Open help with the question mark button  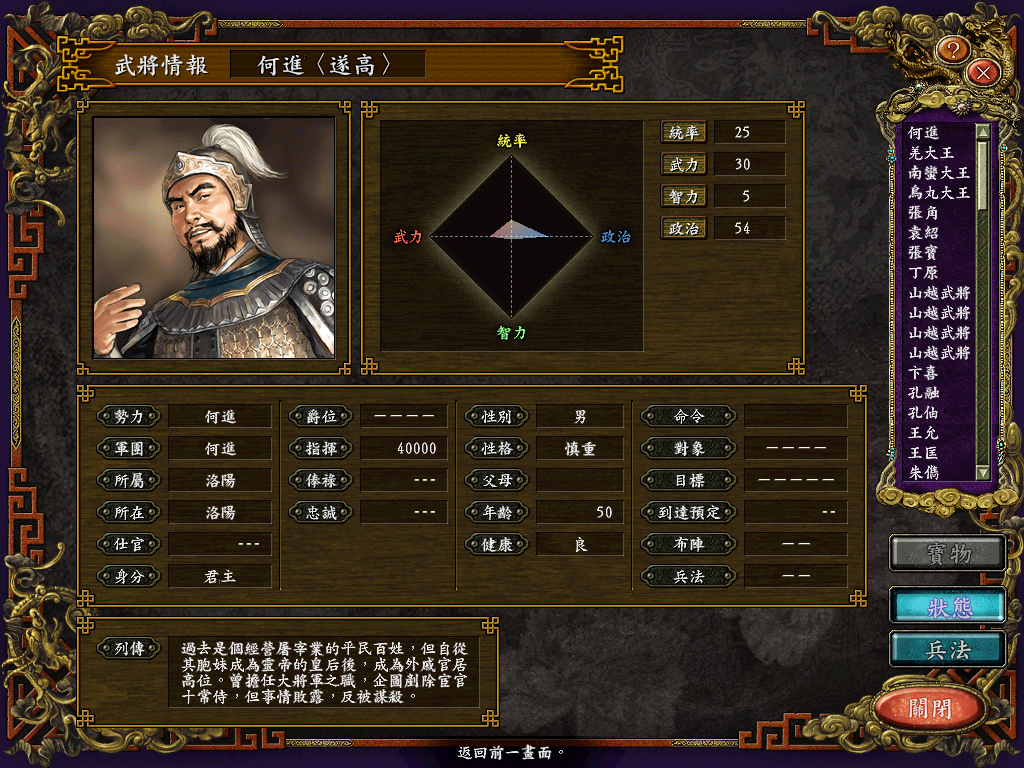click(x=954, y=48)
